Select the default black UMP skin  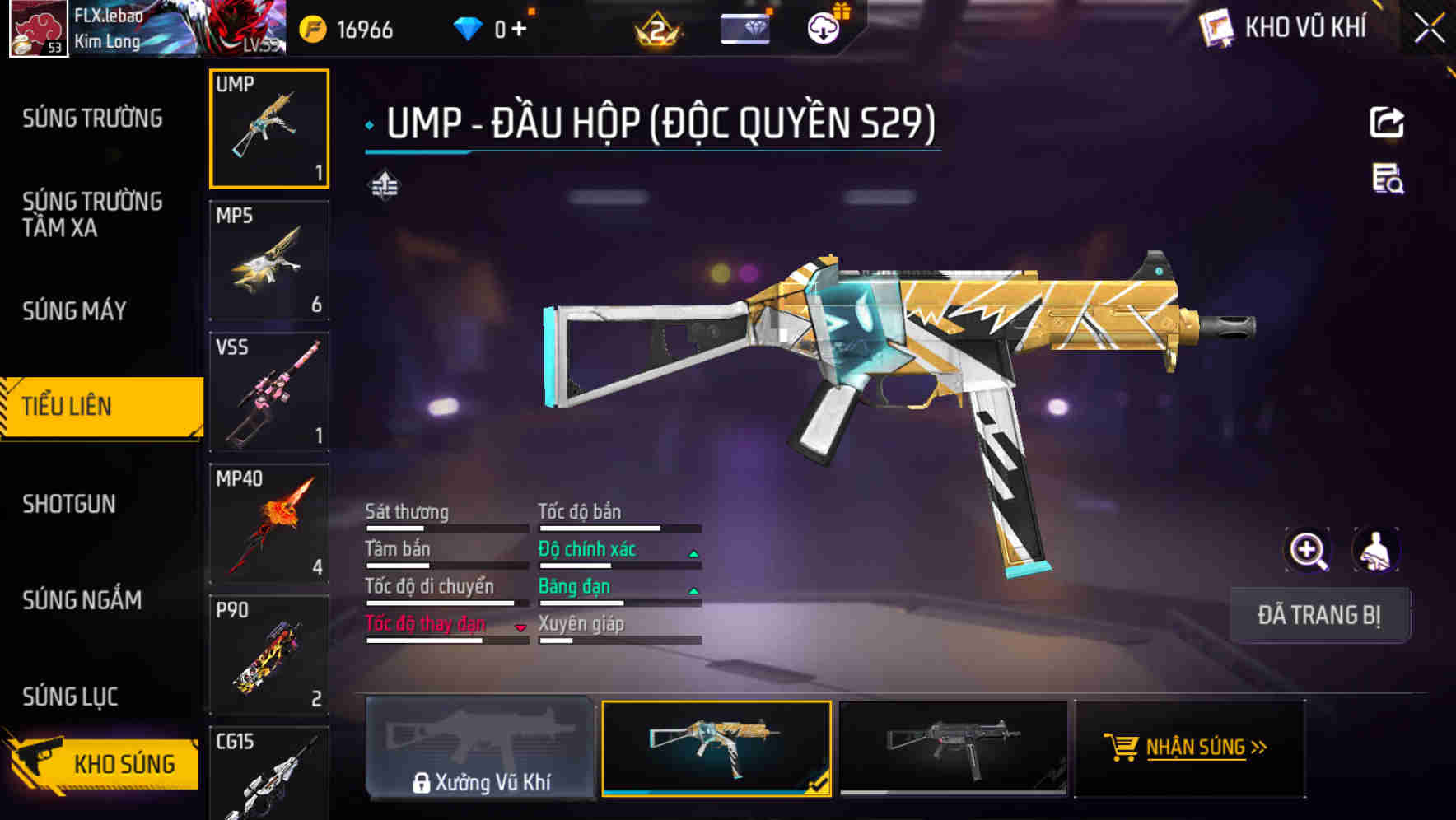click(953, 748)
